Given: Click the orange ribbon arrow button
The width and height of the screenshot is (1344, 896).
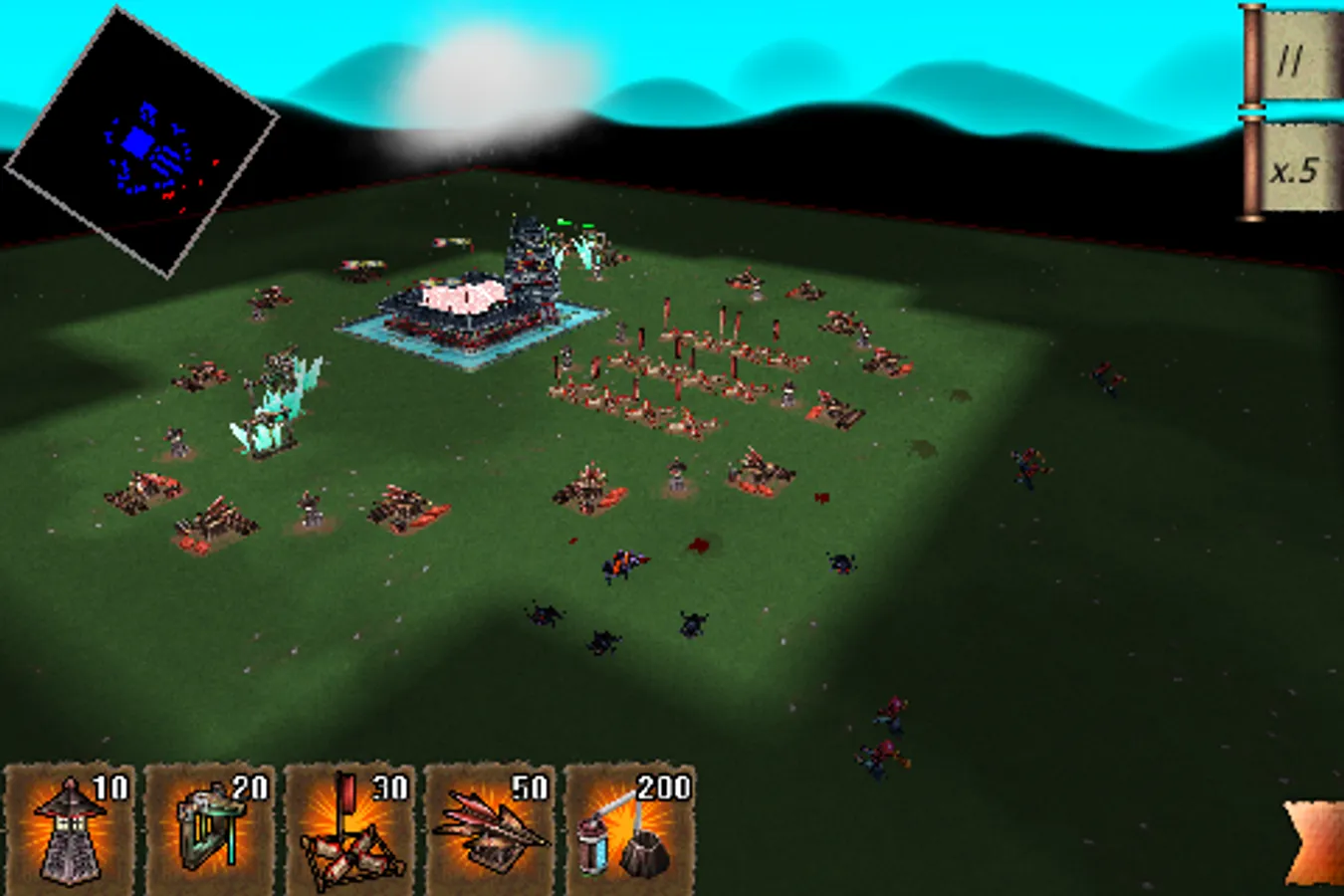Looking at the screenshot, I should 1316,844.
